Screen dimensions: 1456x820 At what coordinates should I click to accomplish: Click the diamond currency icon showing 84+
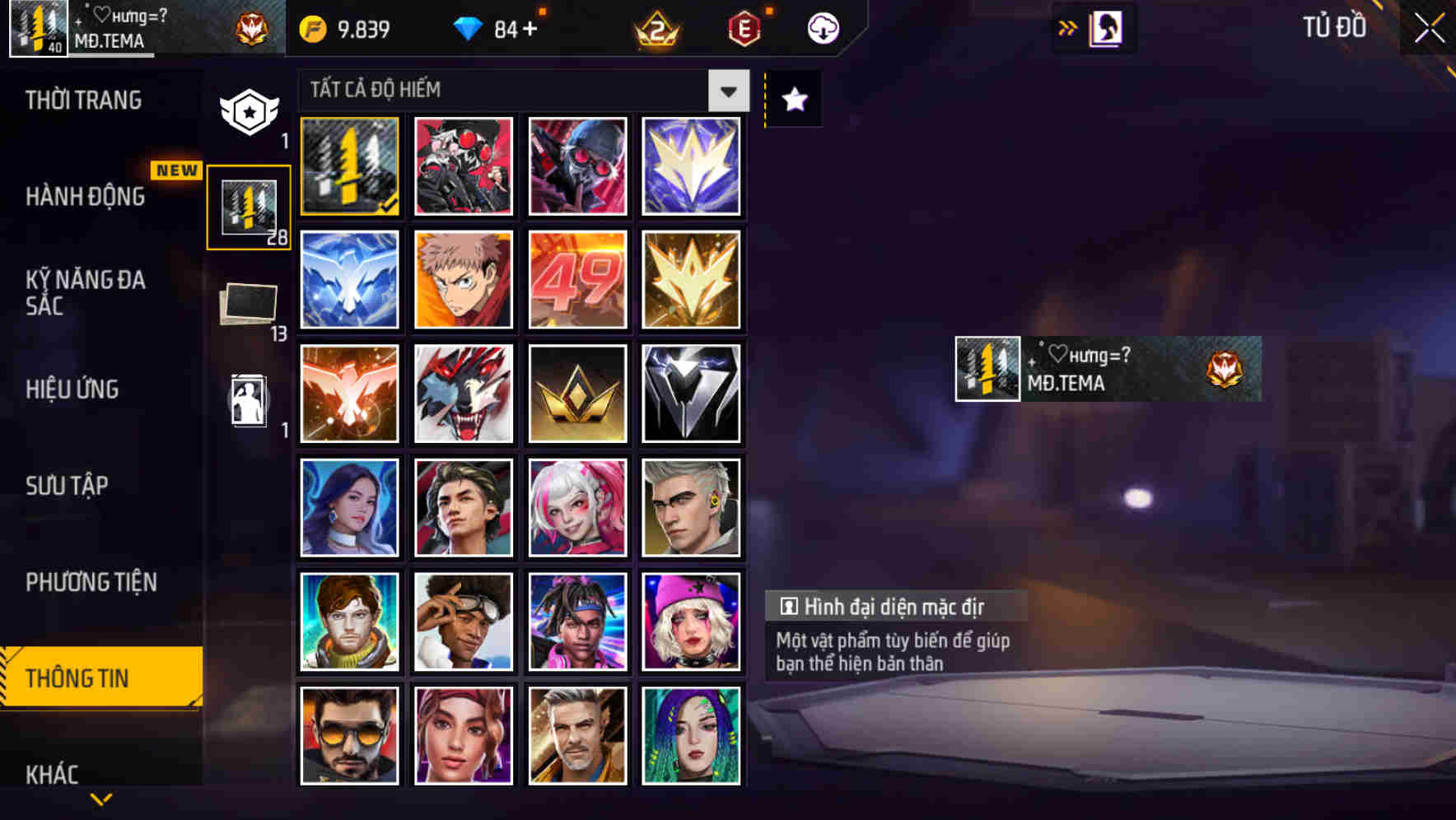pyautogui.click(x=469, y=27)
